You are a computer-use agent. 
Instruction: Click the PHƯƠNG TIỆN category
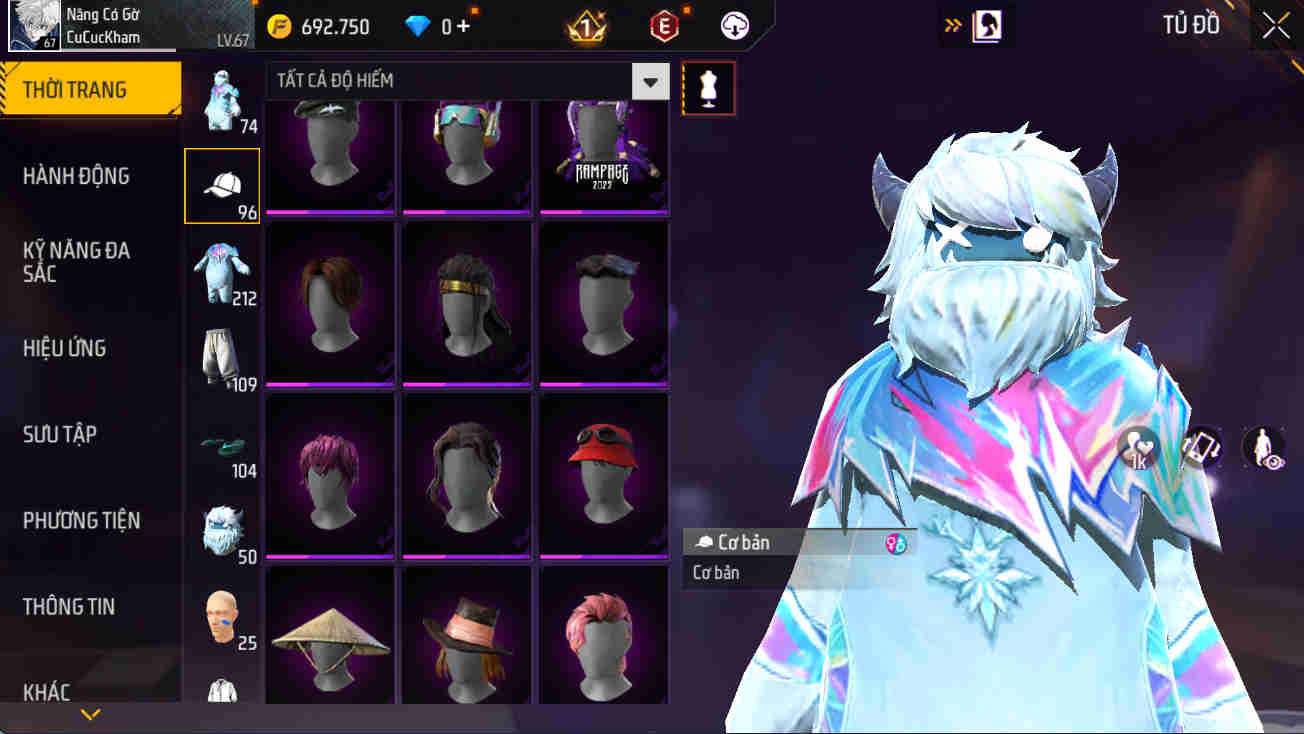(92, 520)
